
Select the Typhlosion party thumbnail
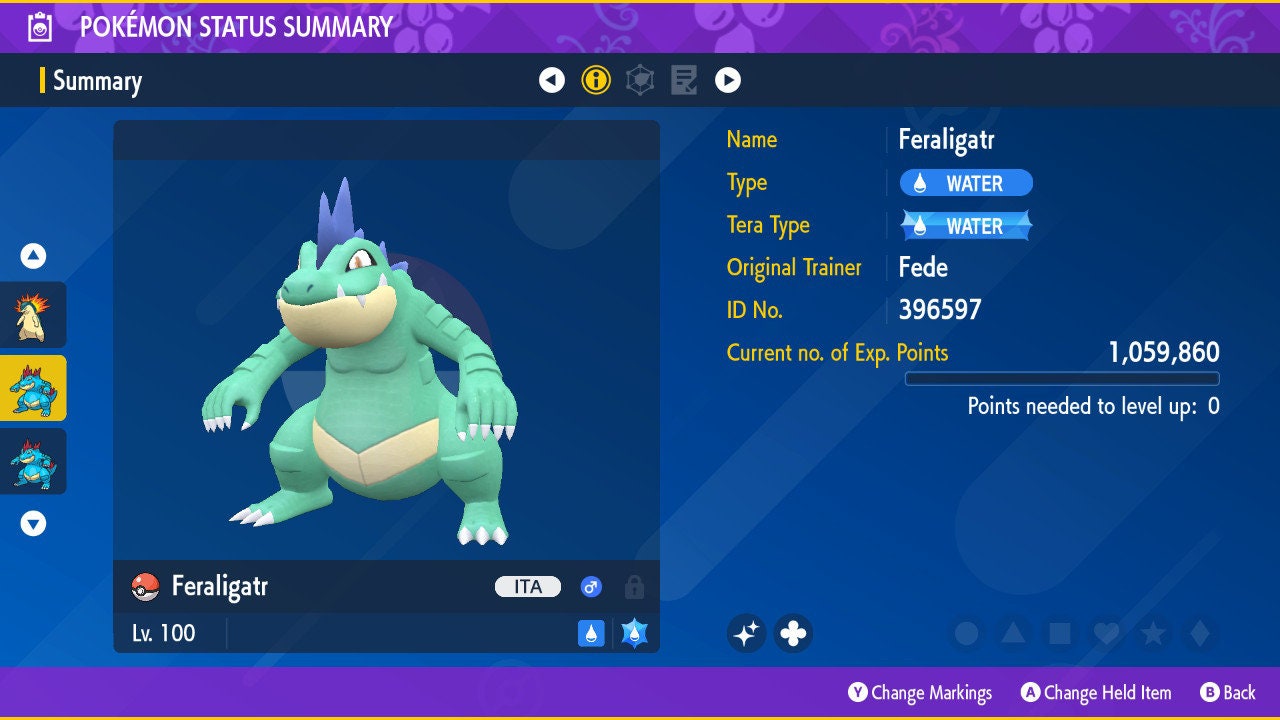(x=33, y=315)
